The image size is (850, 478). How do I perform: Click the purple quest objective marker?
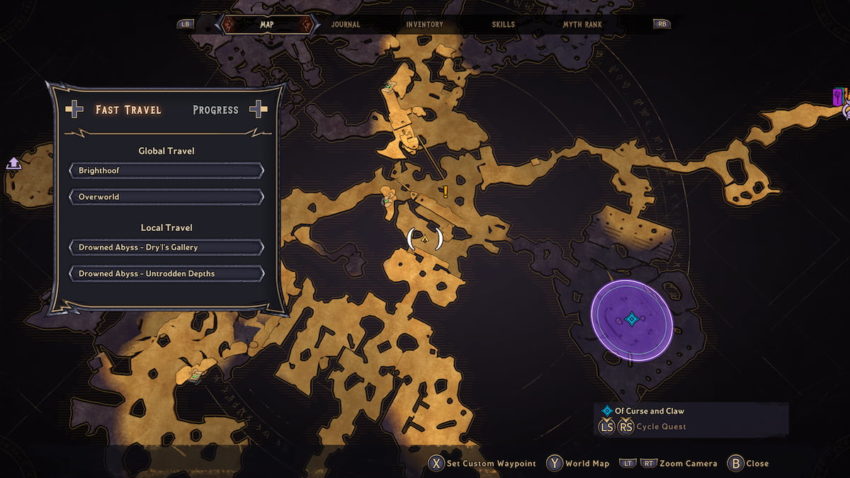[x=631, y=320]
